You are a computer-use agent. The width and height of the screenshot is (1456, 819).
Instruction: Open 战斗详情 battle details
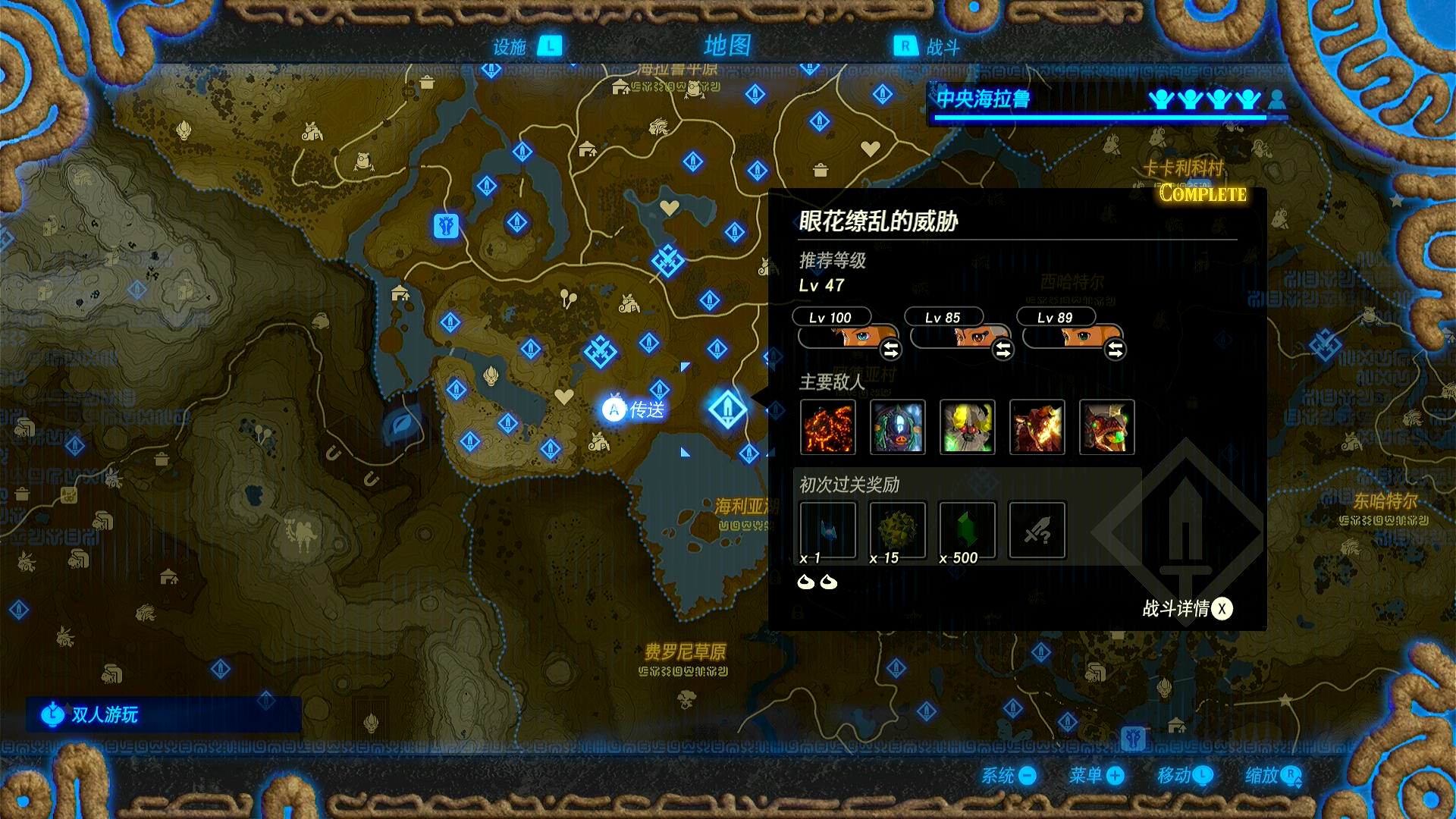coord(1188,609)
